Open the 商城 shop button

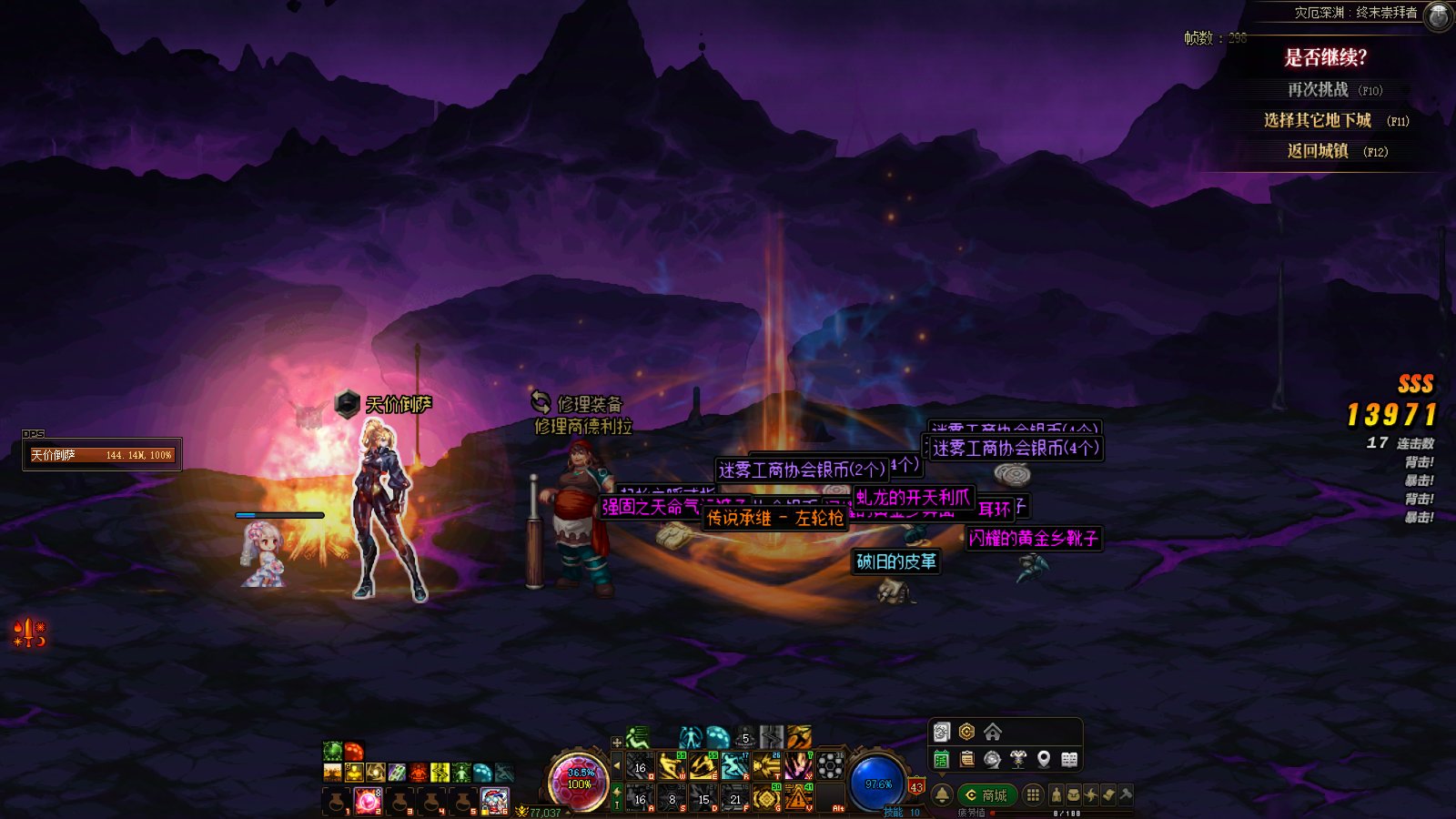click(x=986, y=795)
